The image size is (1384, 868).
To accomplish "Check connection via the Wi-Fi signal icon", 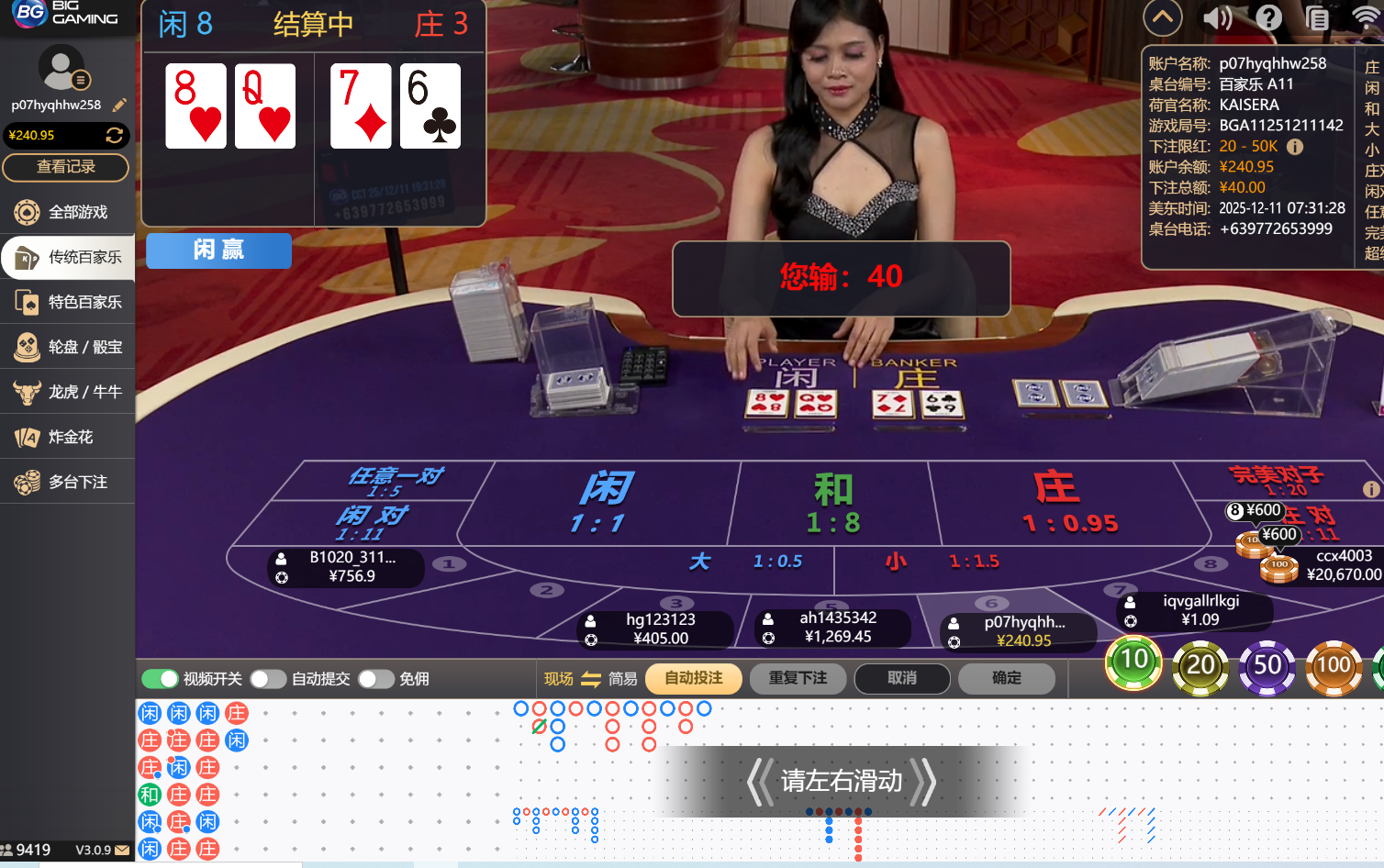I will pyautogui.click(x=1367, y=17).
